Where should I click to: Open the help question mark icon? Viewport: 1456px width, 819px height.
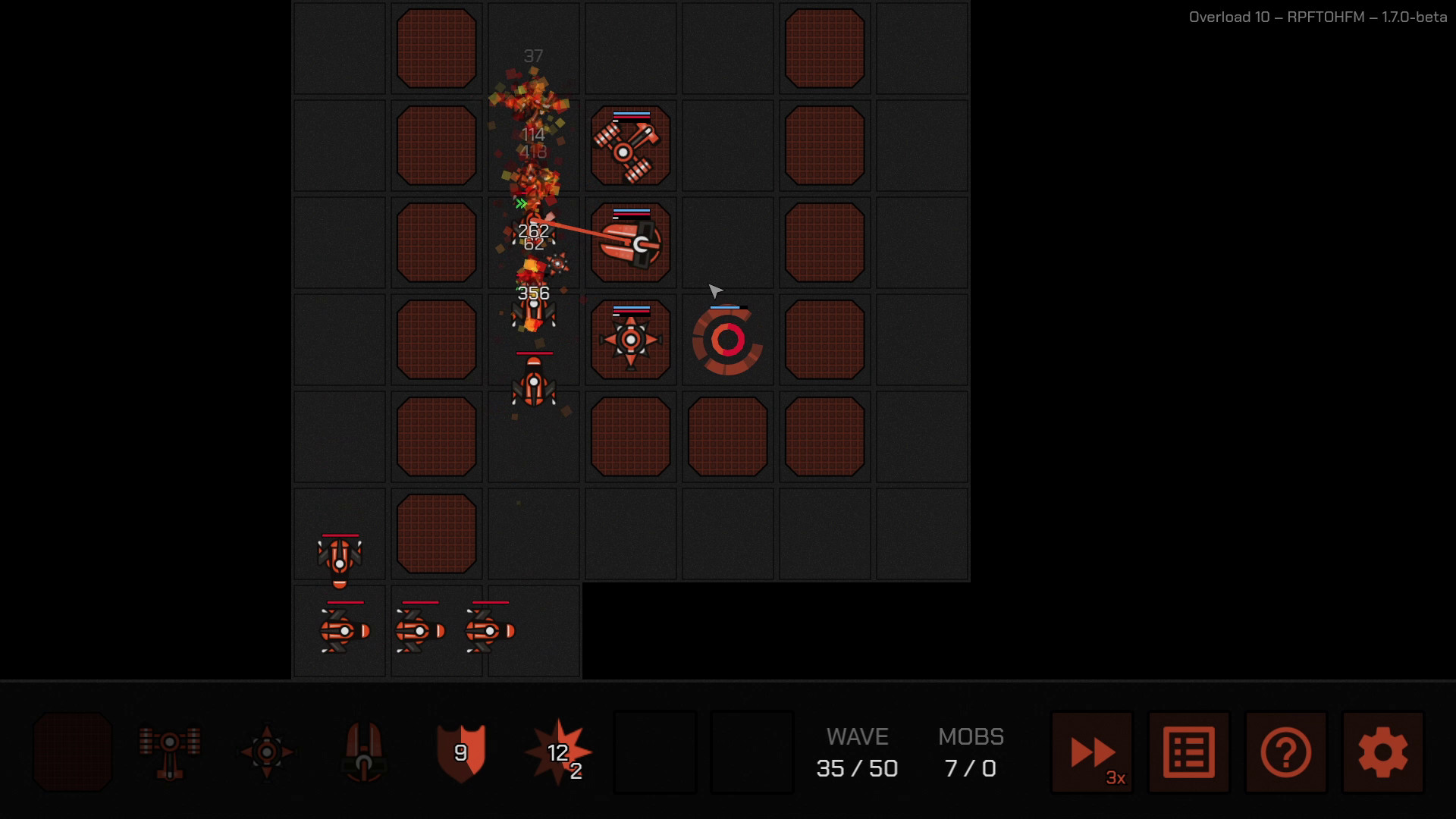pos(1285,752)
